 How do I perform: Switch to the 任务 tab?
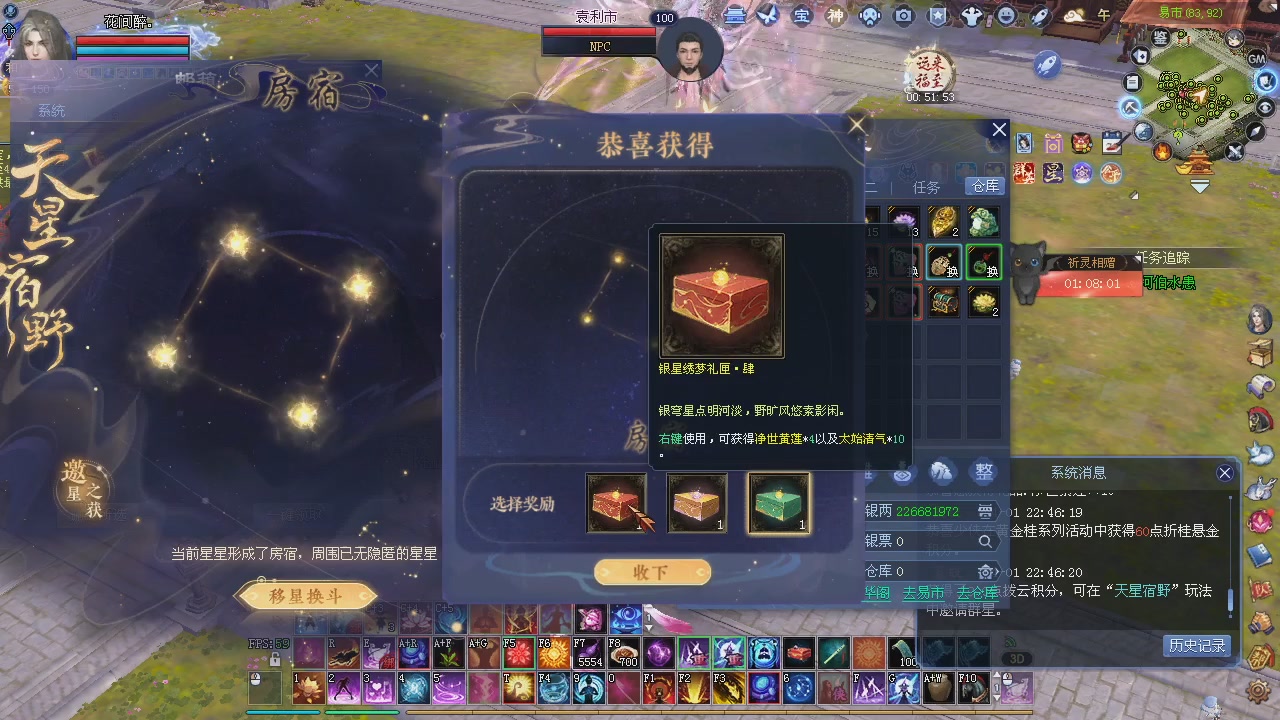point(925,186)
